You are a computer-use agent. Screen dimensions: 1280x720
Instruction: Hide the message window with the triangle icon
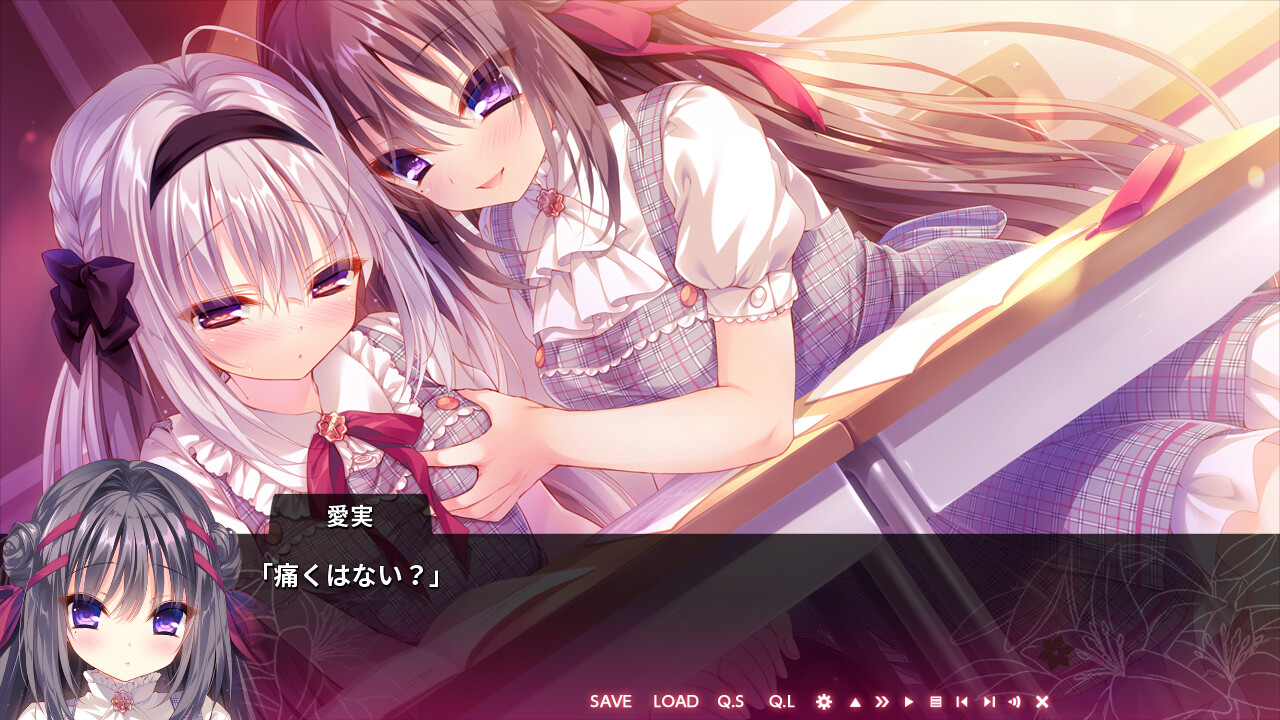click(x=855, y=702)
